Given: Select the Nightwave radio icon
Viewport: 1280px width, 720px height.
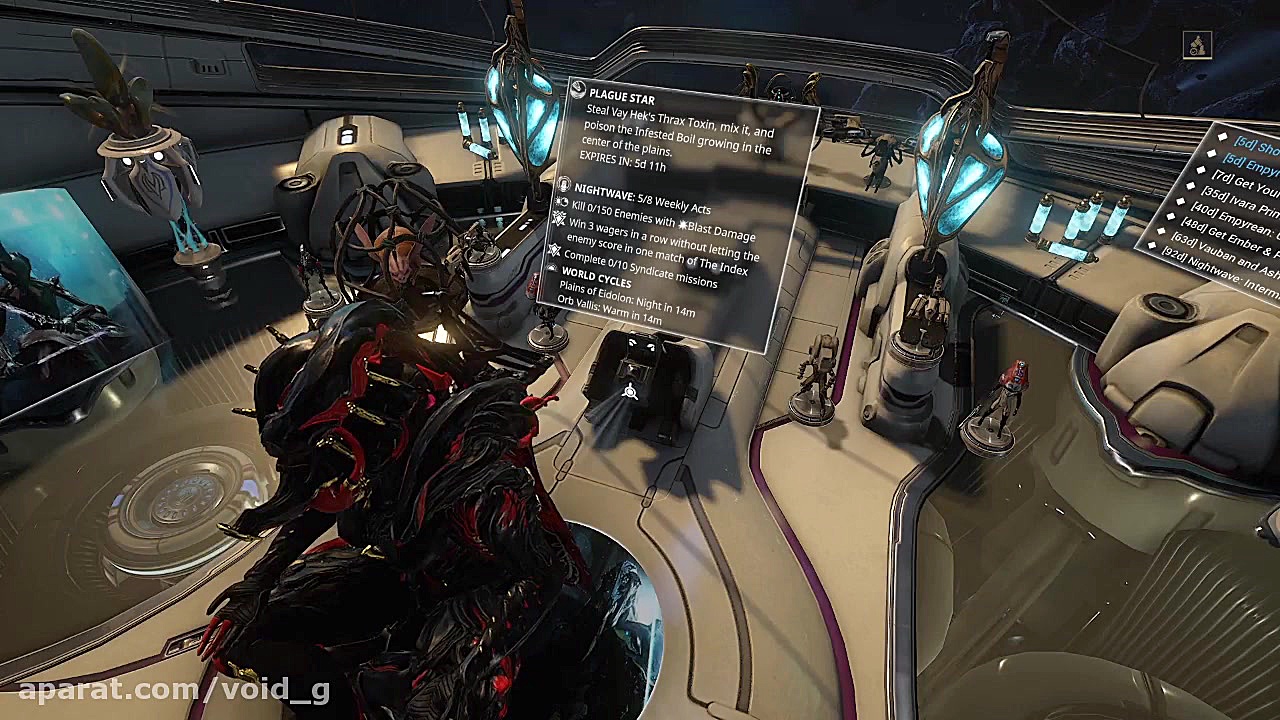Looking at the screenshot, I should tap(566, 186).
